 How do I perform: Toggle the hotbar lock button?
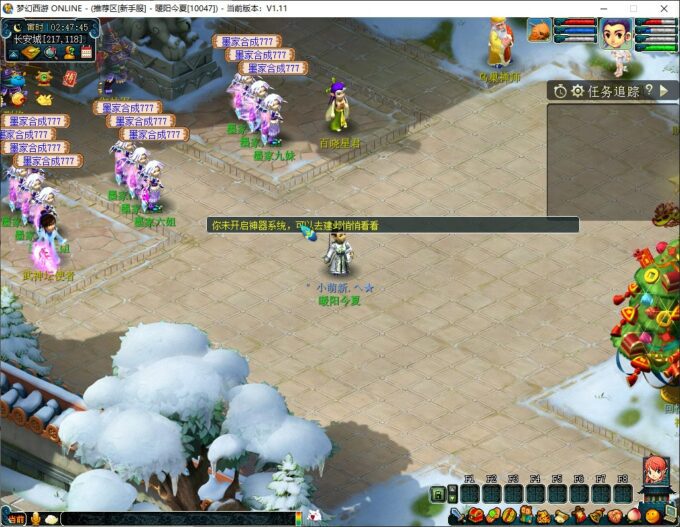pos(438,494)
